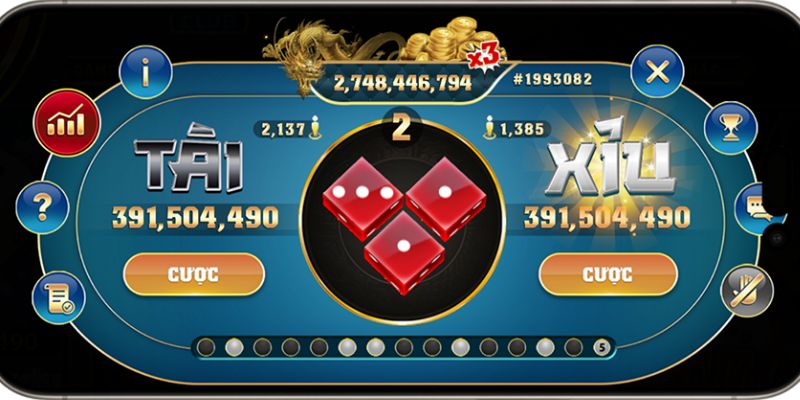800x400 pixels.
Task: Close the Tài Xỉu game table
Action: 657,72
